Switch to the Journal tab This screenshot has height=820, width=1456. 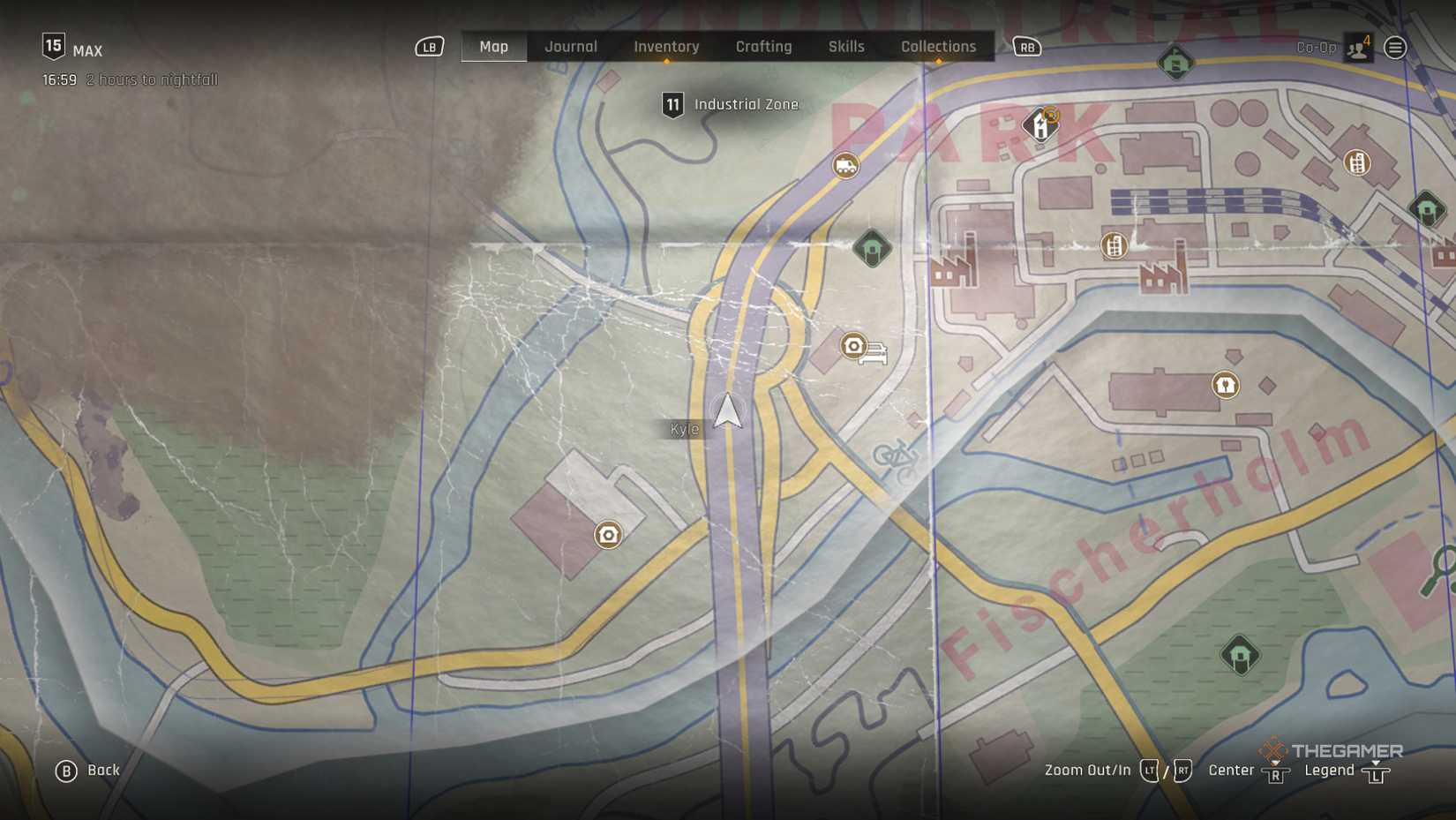coord(571,47)
